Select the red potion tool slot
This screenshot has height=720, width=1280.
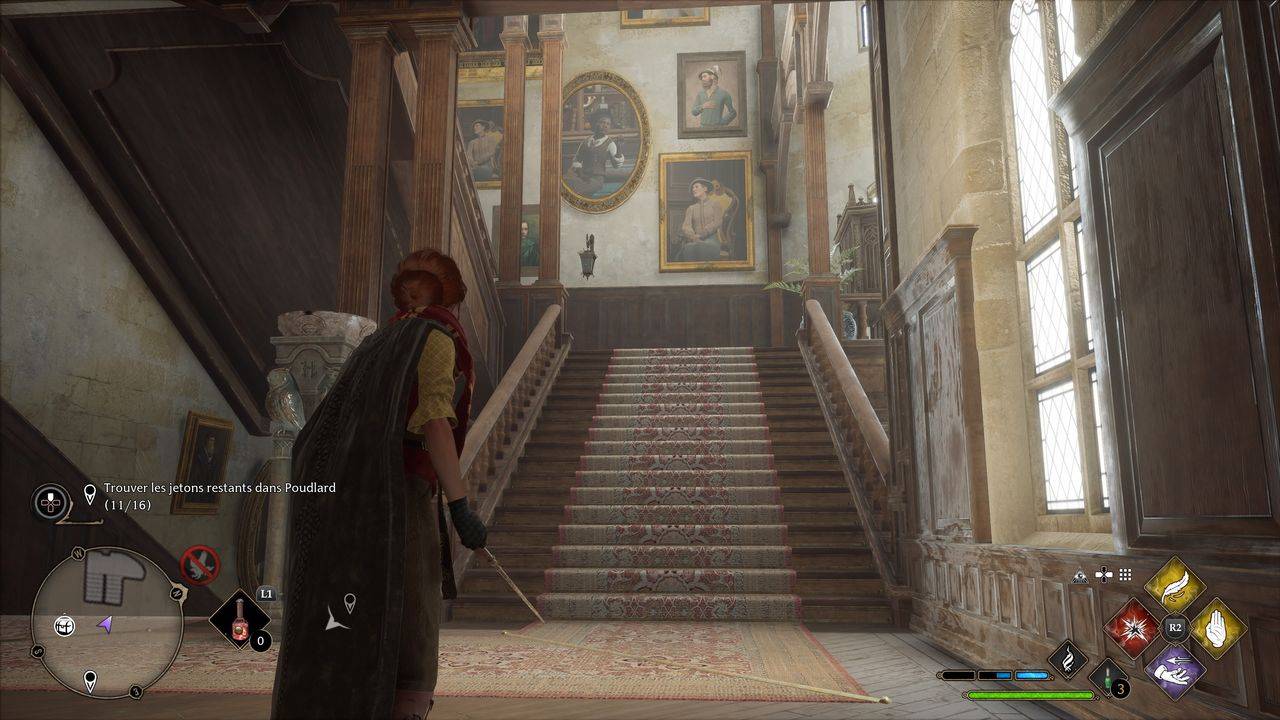pyautogui.click(x=240, y=620)
